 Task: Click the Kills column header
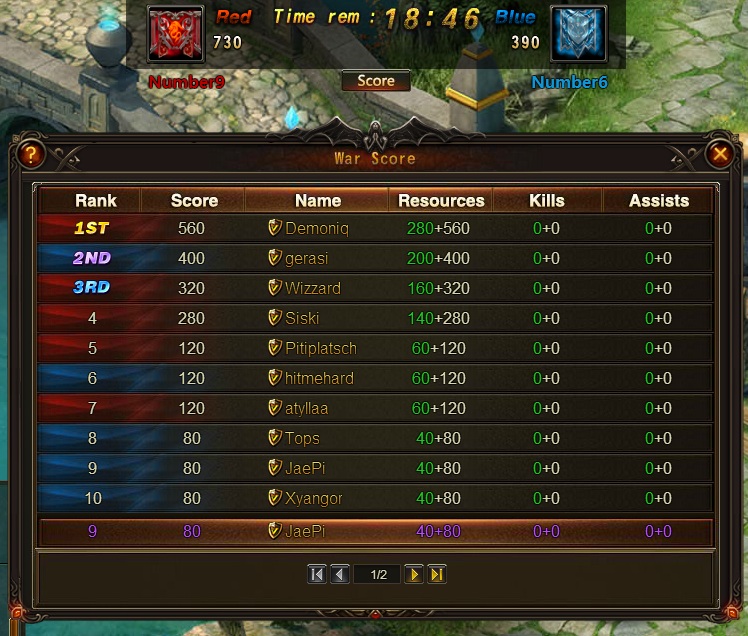546,200
